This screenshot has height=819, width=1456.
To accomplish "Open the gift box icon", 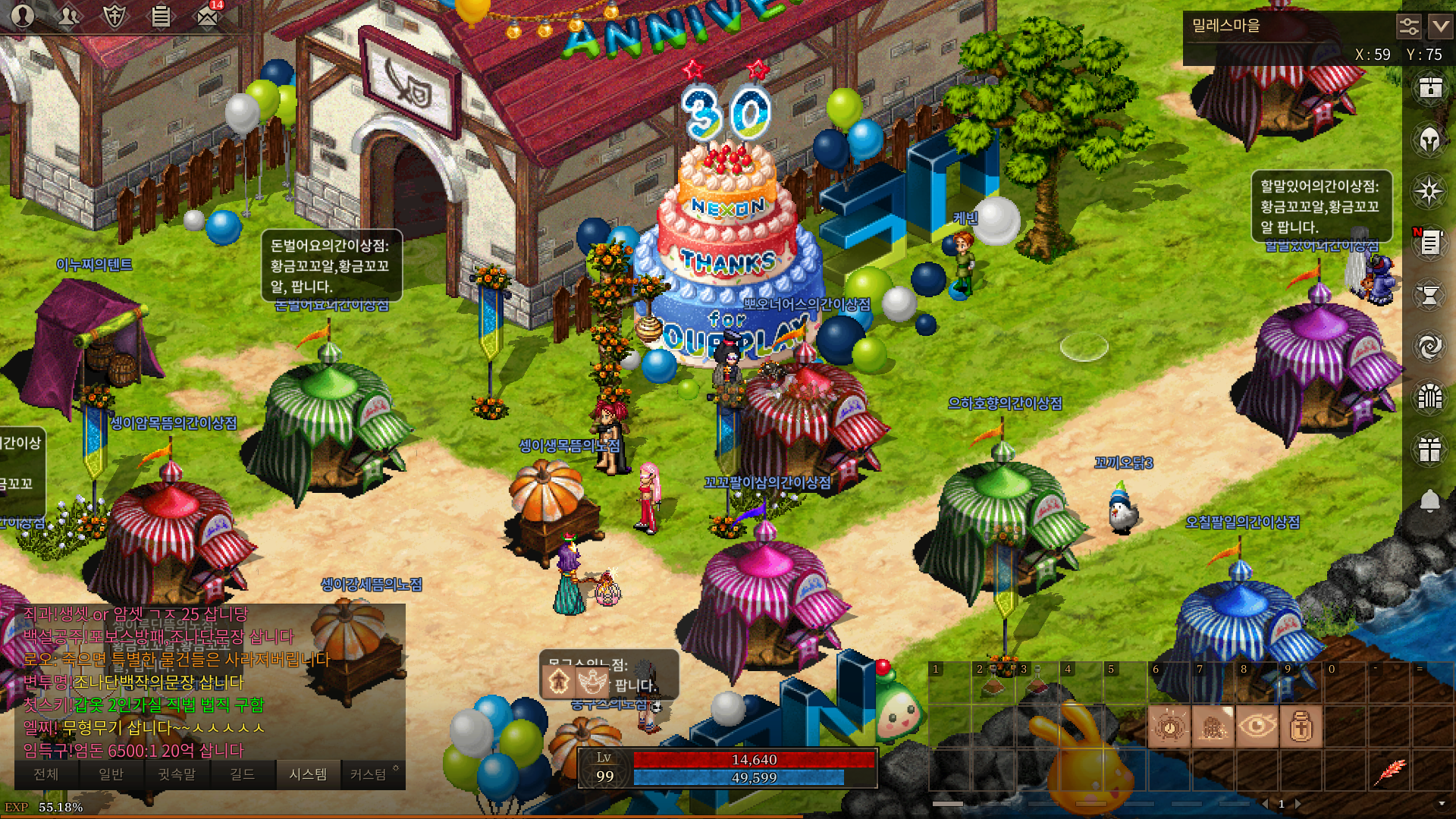I will [1429, 450].
